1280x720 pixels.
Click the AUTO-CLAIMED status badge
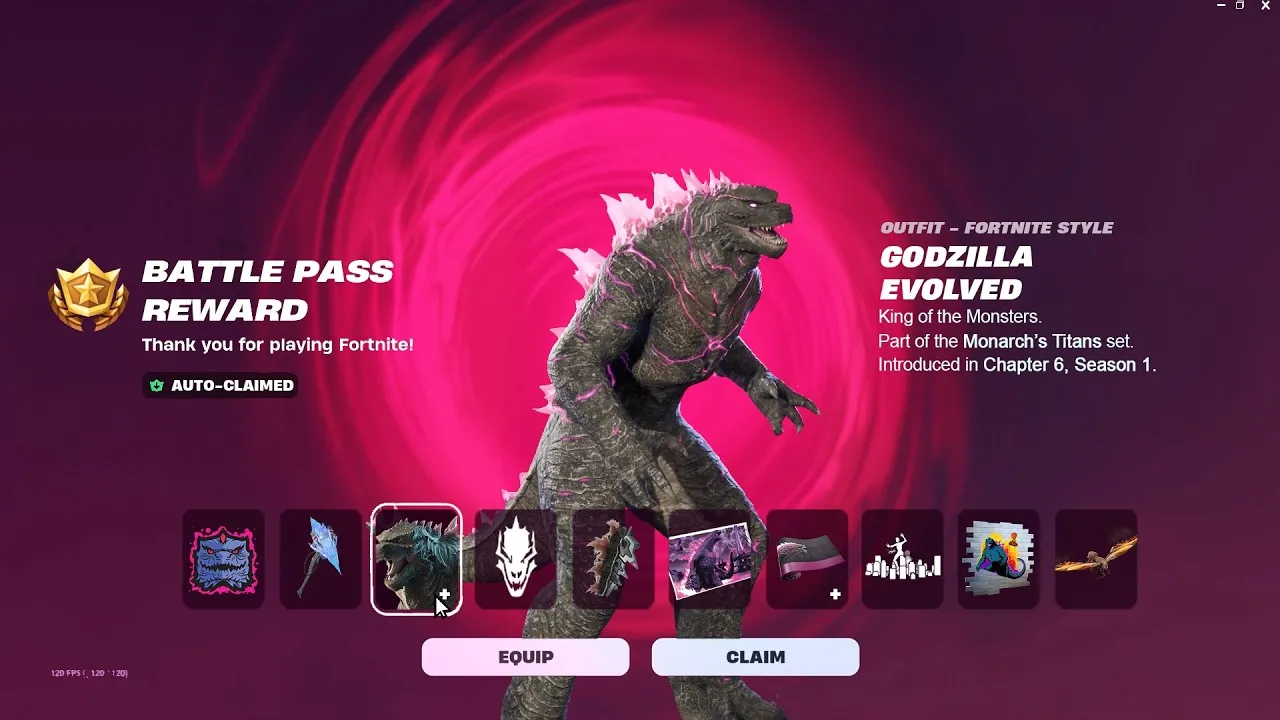(x=219, y=386)
